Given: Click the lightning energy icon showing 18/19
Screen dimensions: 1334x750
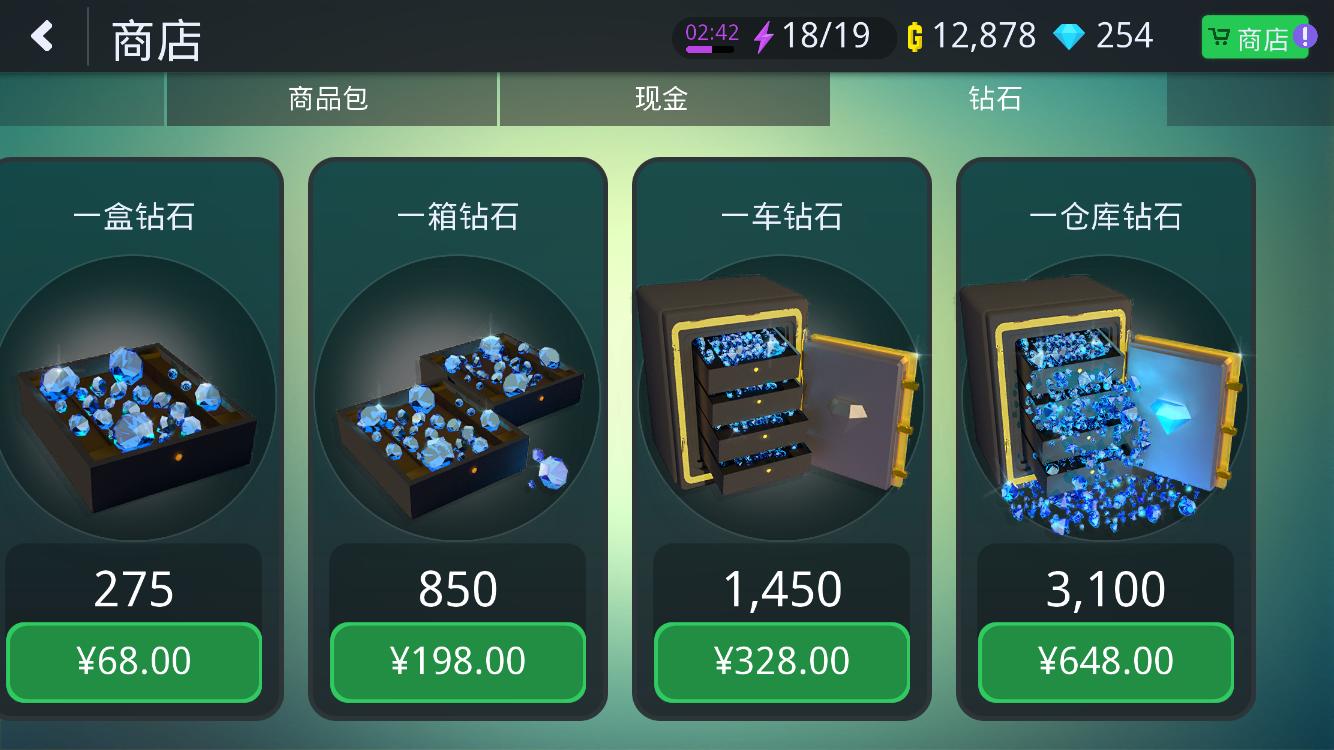Looking at the screenshot, I should 764,36.
